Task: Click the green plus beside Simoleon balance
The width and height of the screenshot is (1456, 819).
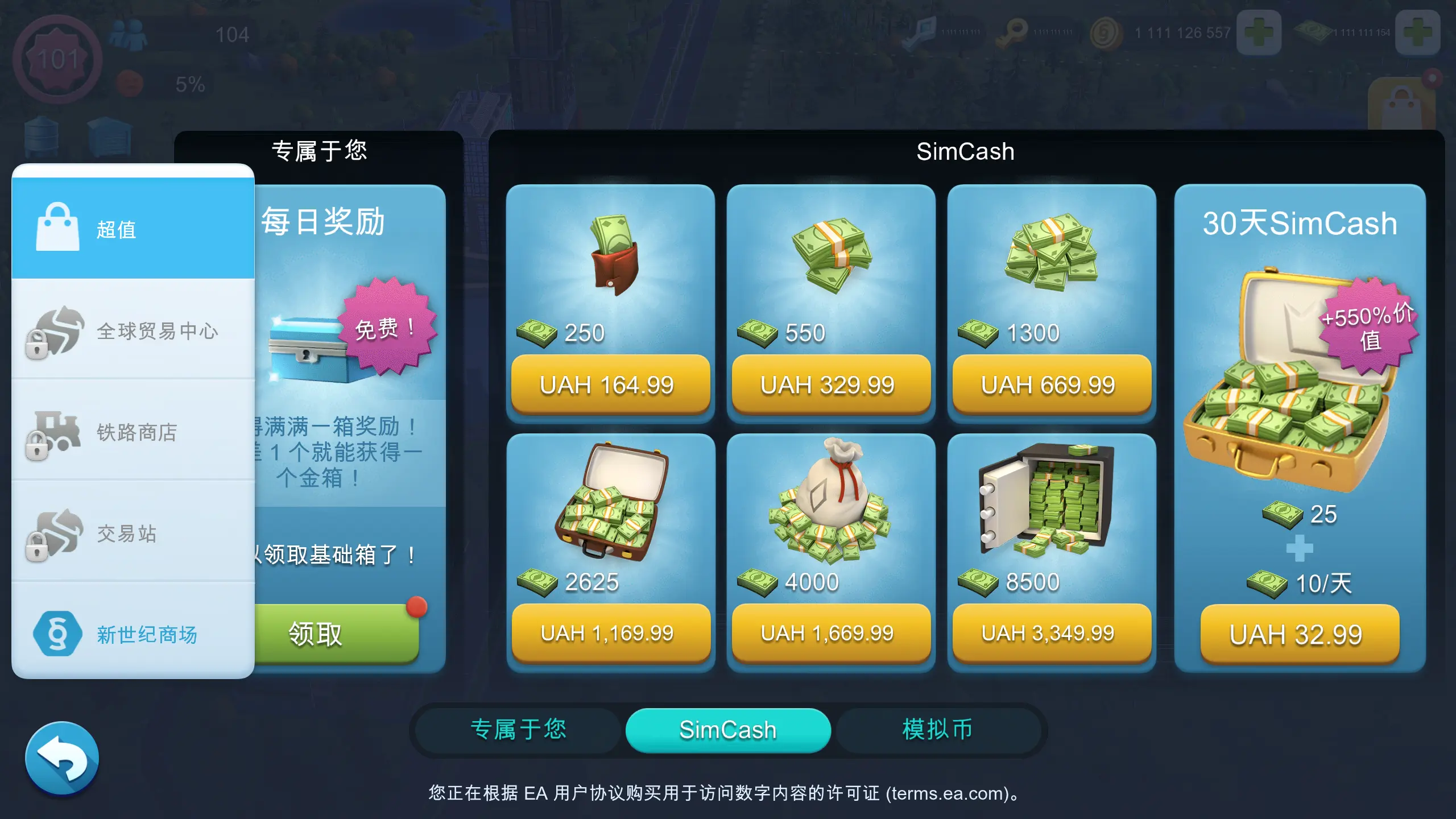Action: tap(1259, 31)
